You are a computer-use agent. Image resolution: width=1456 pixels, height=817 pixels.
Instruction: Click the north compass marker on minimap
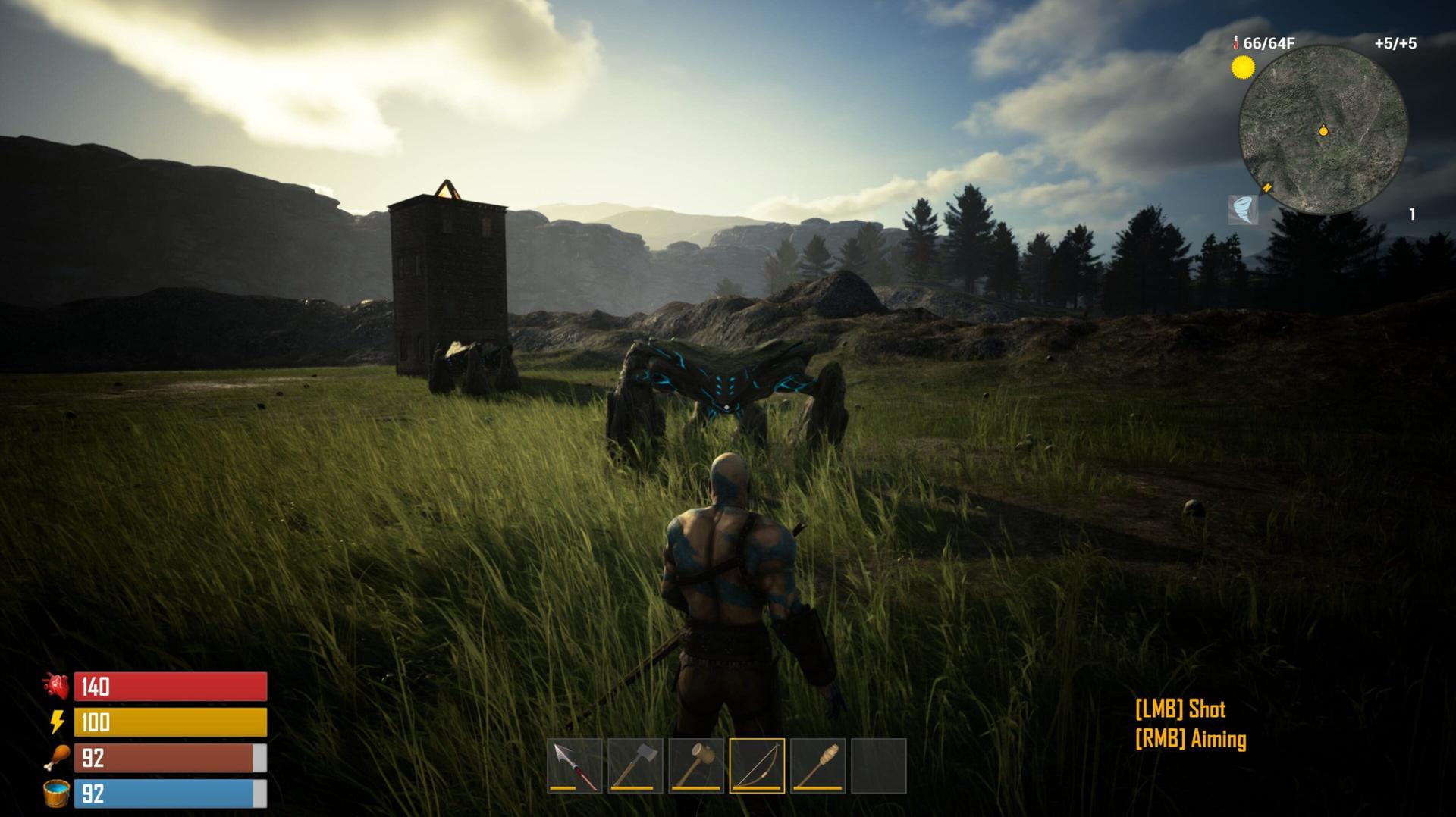click(x=1267, y=187)
